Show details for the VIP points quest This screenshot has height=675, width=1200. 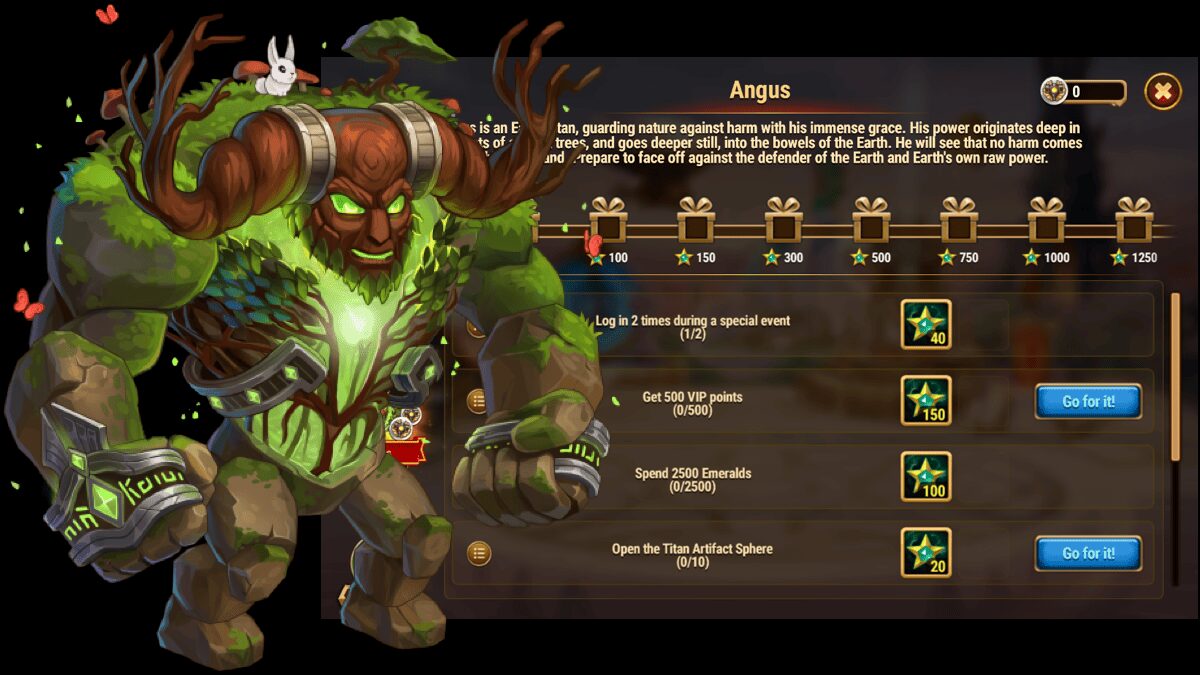(479, 401)
